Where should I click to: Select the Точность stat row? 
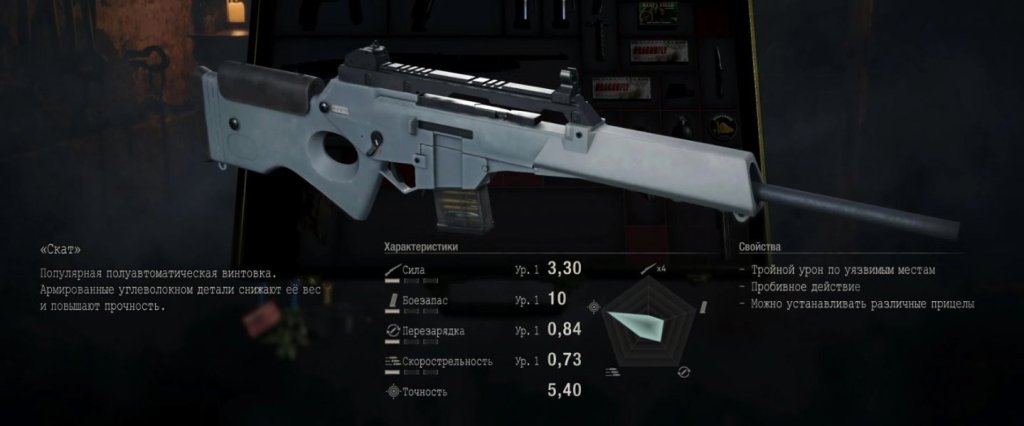[x=480, y=391]
